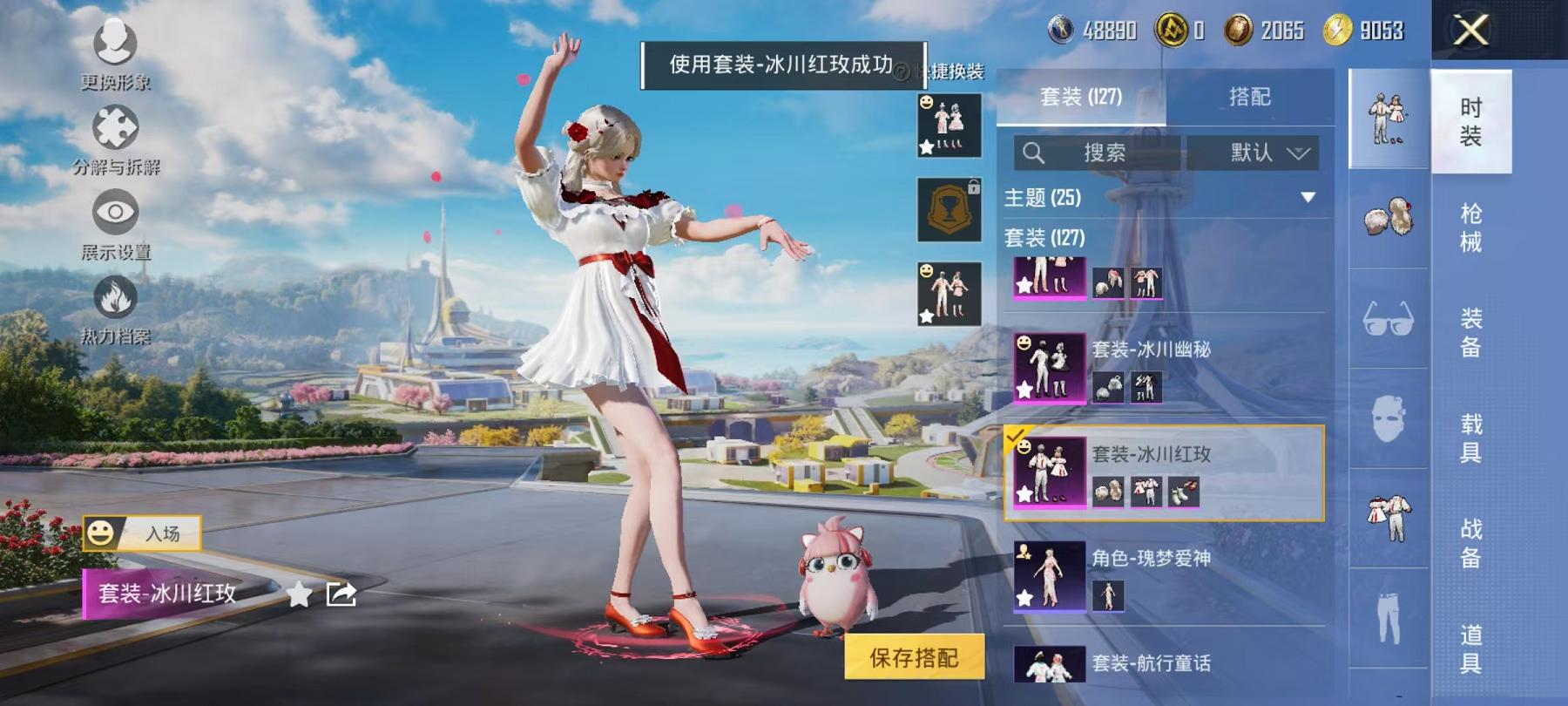Toggle the entrance emote 入场 selector

coord(144,531)
